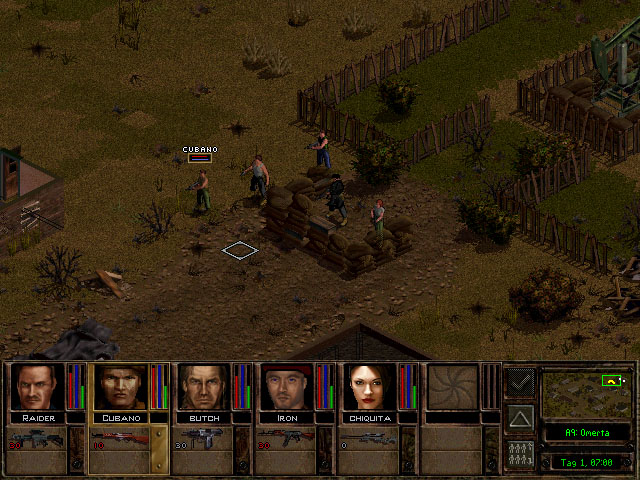Image resolution: width=640 pixels, height=480 pixels.
Task: Activate the triangle button
Action: click(x=520, y=417)
